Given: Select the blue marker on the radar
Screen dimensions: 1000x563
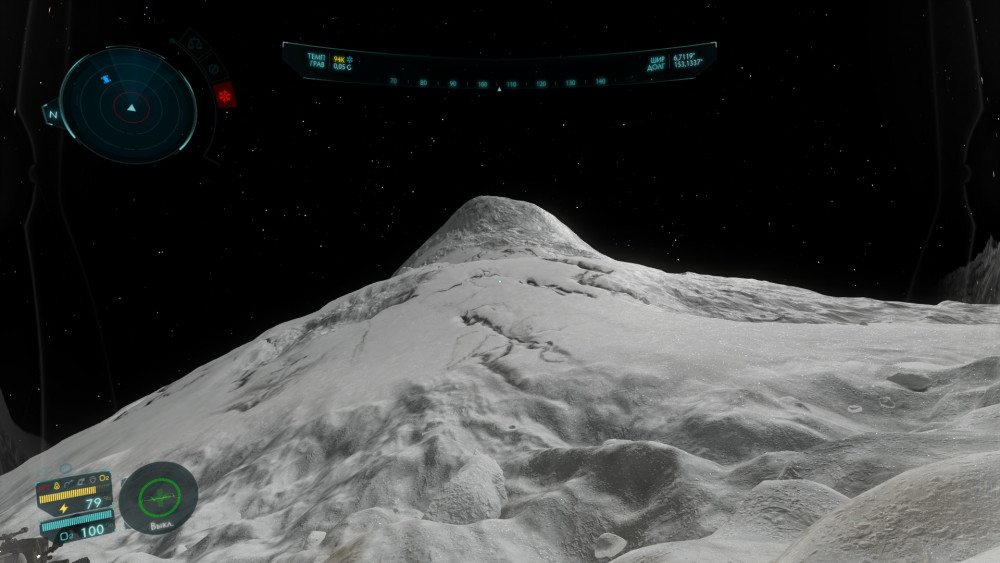Looking at the screenshot, I should pos(105,79).
